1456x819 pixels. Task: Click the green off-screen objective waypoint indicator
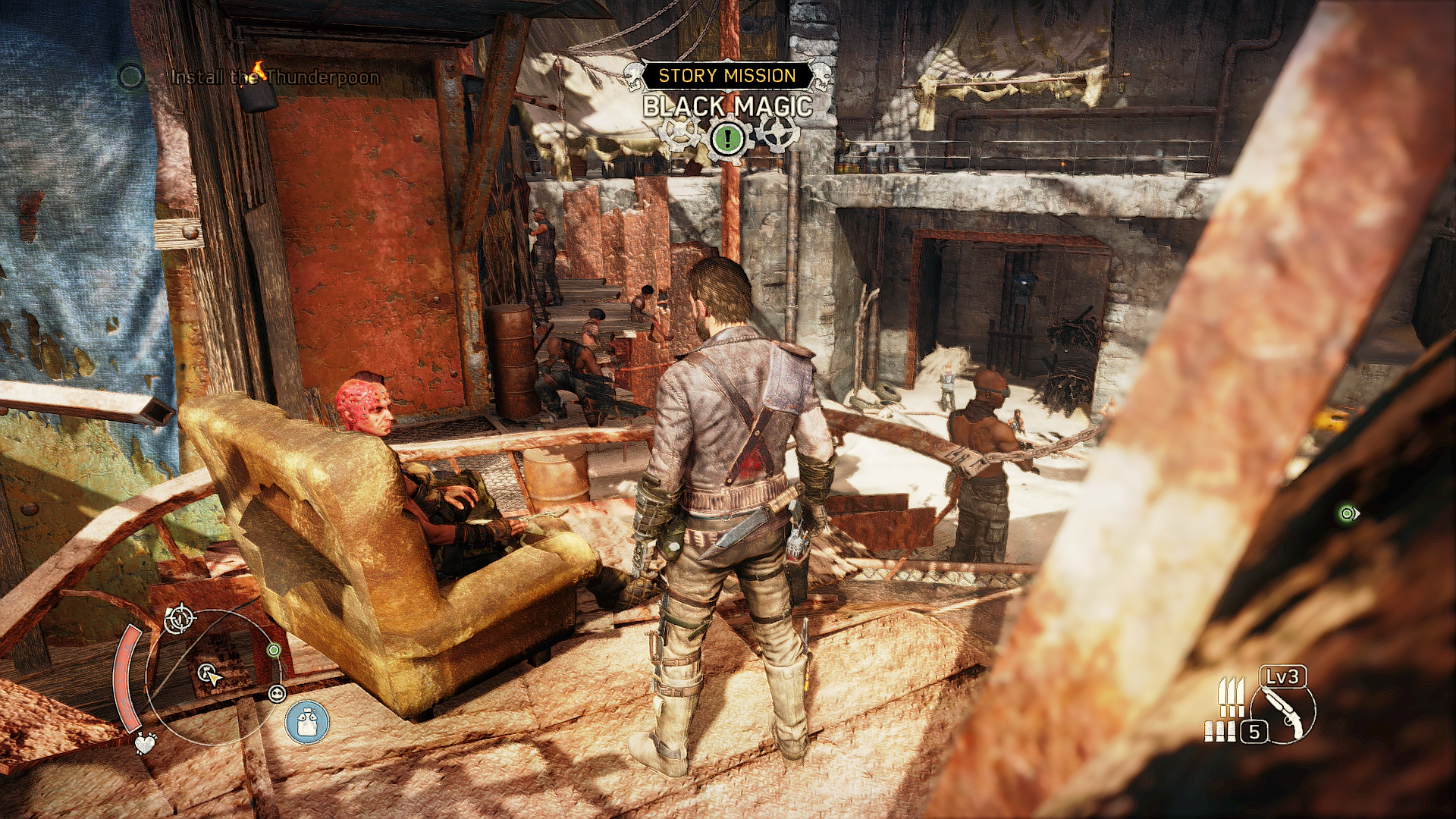pos(1348,513)
